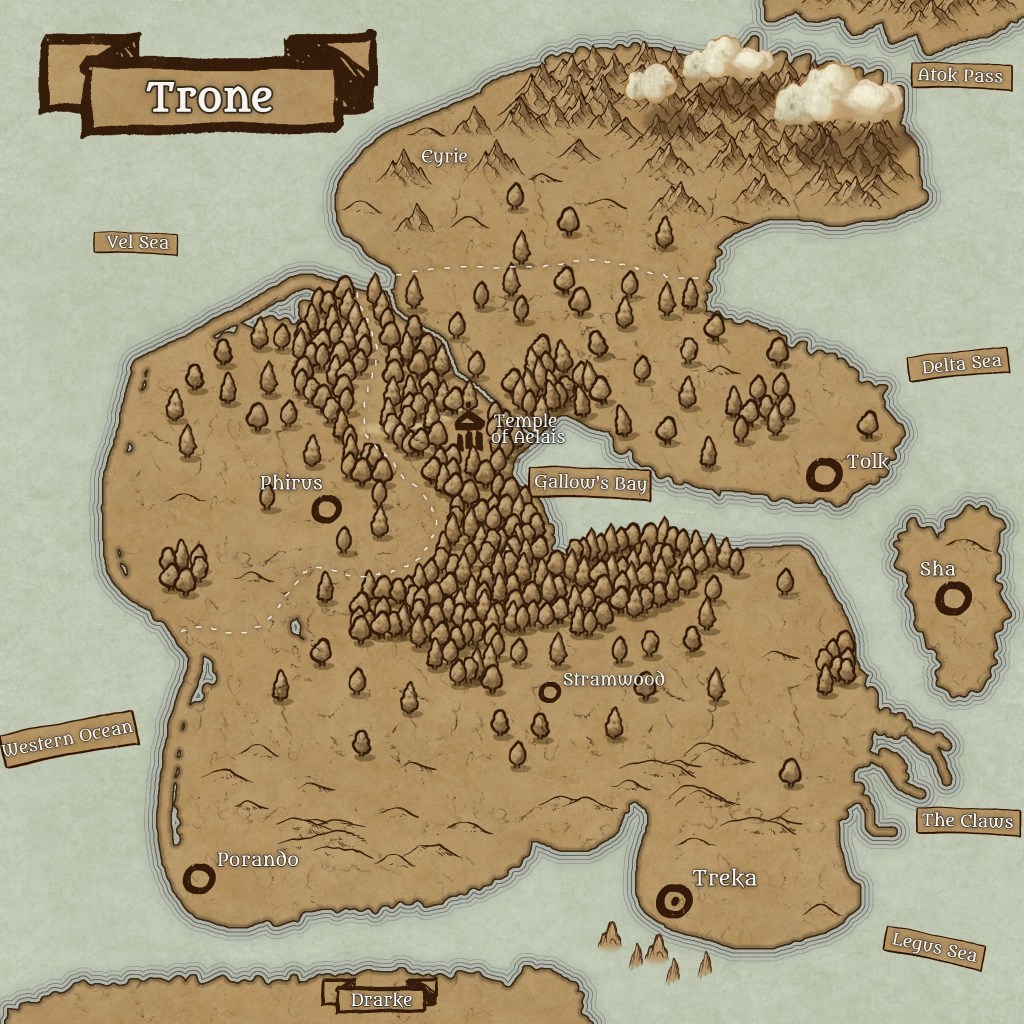Image resolution: width=1024 pixels, height=1024 pixels.
Task: Click the Porando city marker
Action: [x=199, y=879]
